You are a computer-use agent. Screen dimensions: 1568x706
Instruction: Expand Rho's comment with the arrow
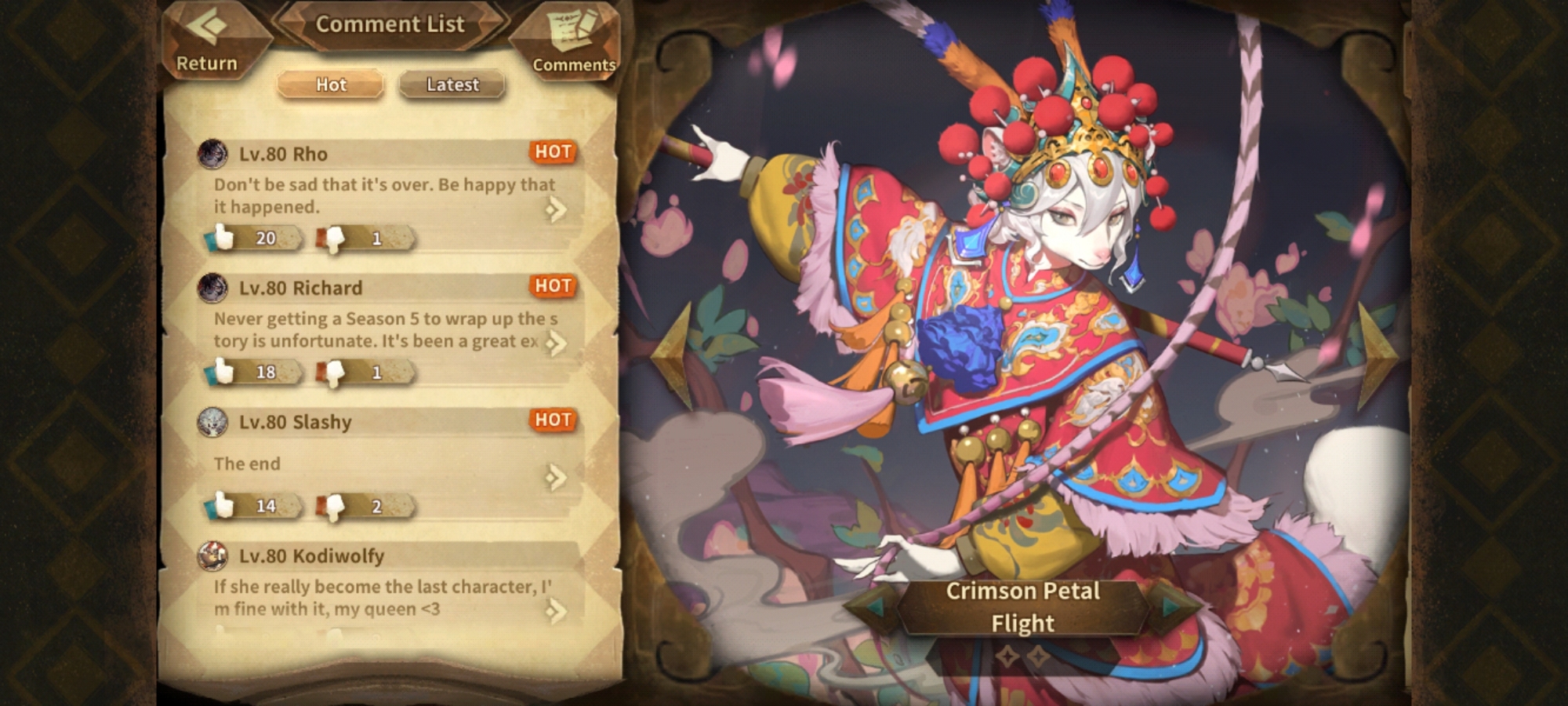[x=556, y=209]
